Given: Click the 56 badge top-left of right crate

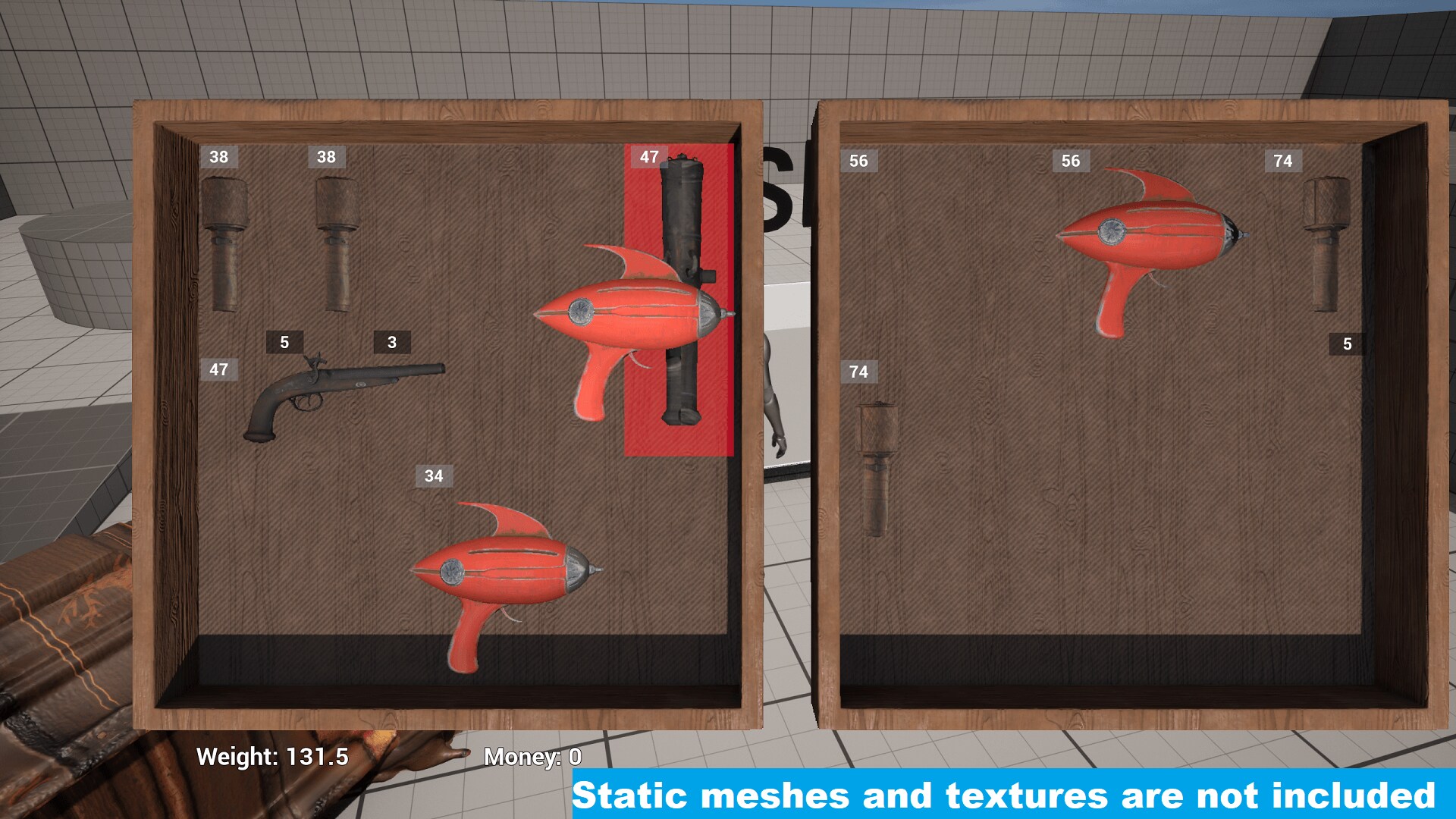Looking at the screenshot, I should [860, 161].
